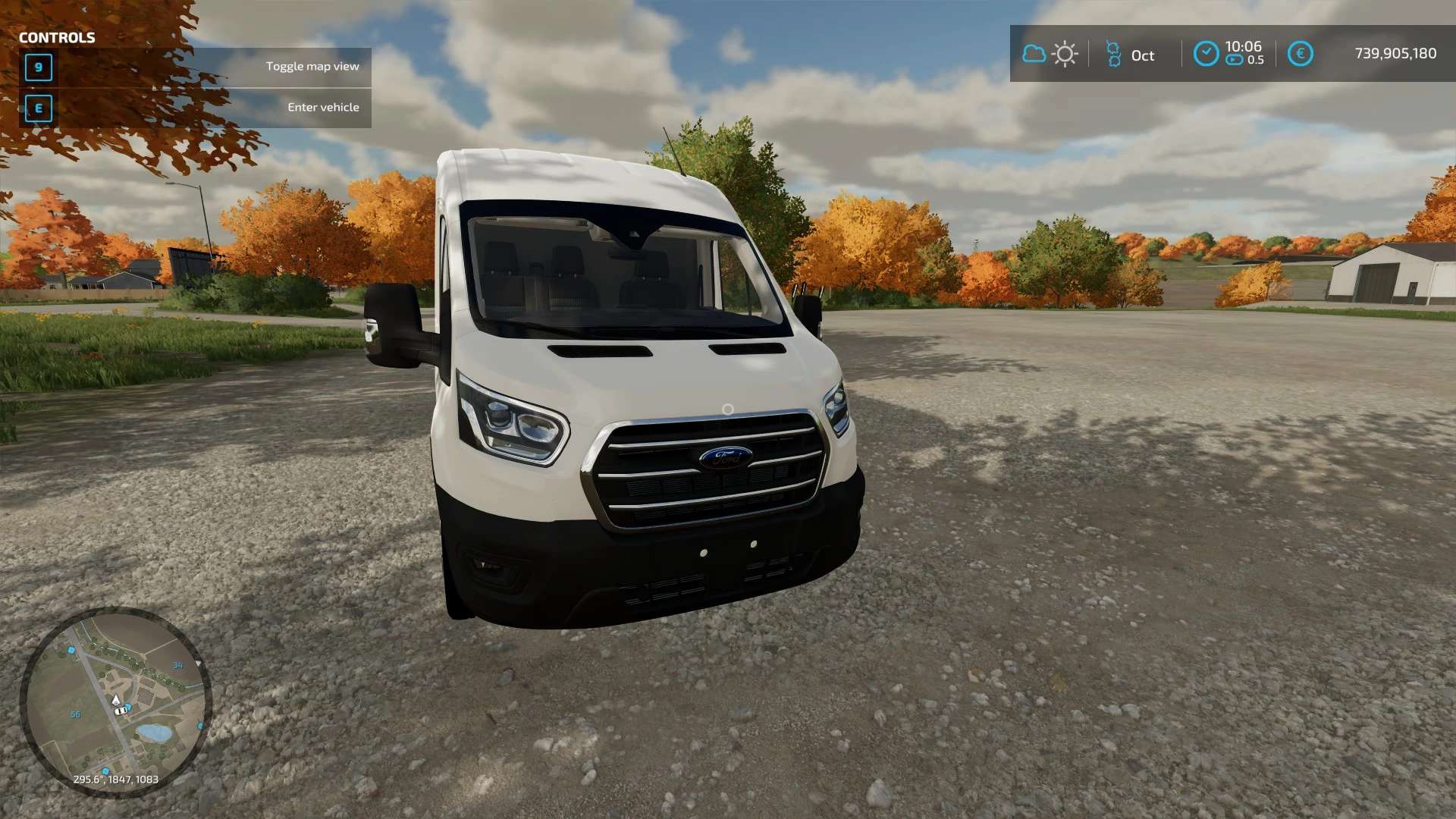
Task: Click the clock icon beside the time
Action: (1206, 54)
